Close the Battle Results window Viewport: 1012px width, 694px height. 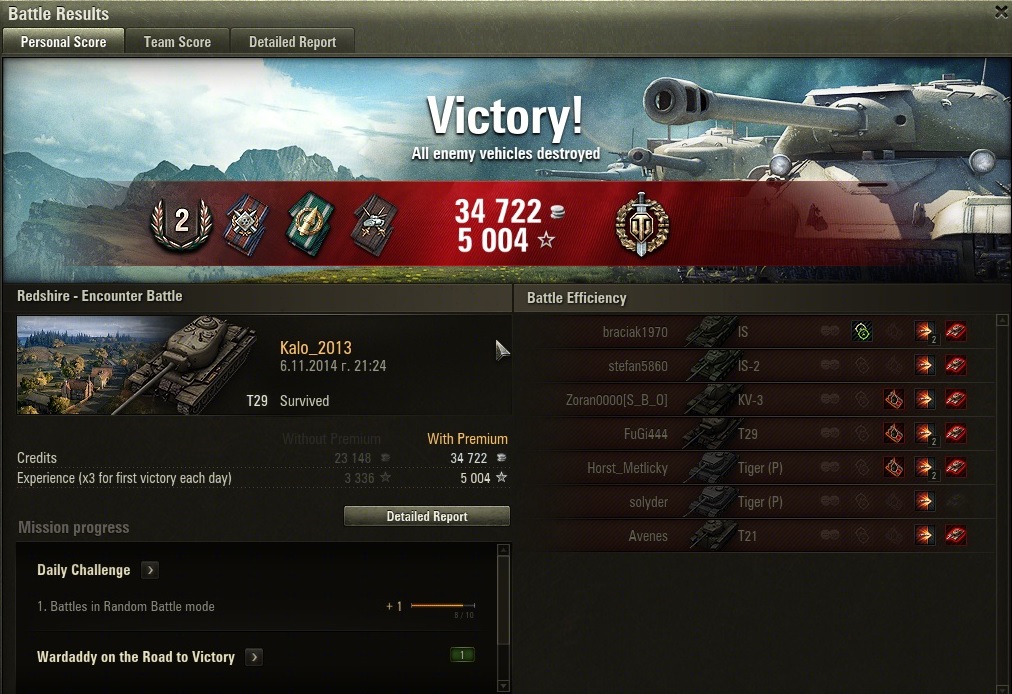(x=1001, y=12)
